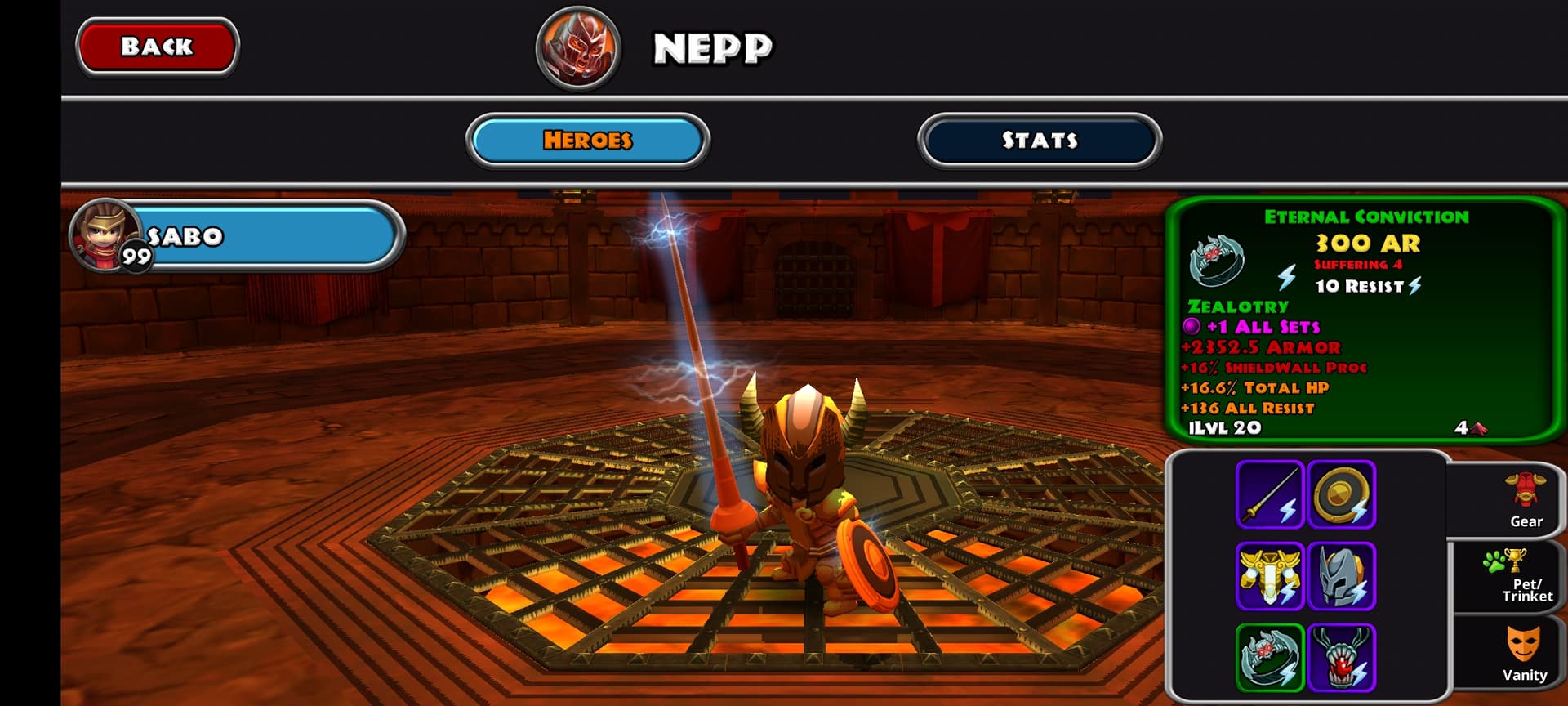Switch to the Heroes tab
The width and height of the screenshot is (1568, 706).
coord(587,140)
